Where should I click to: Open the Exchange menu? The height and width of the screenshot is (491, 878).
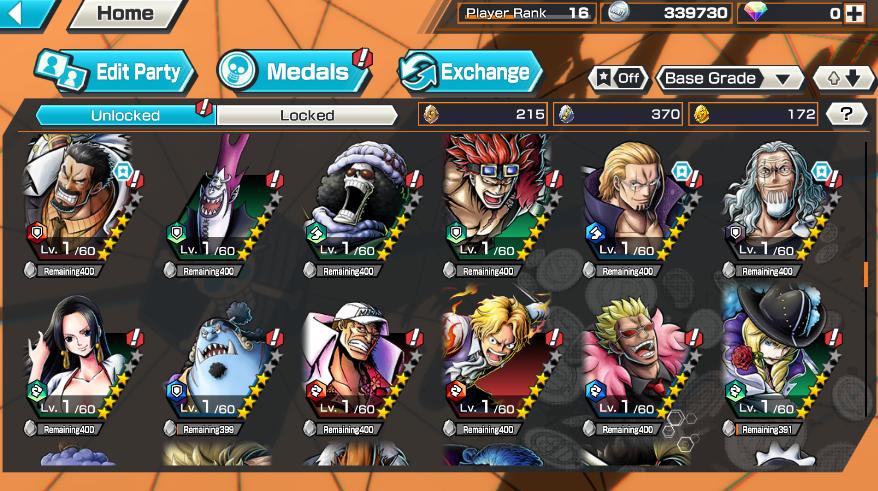(470, 72)
